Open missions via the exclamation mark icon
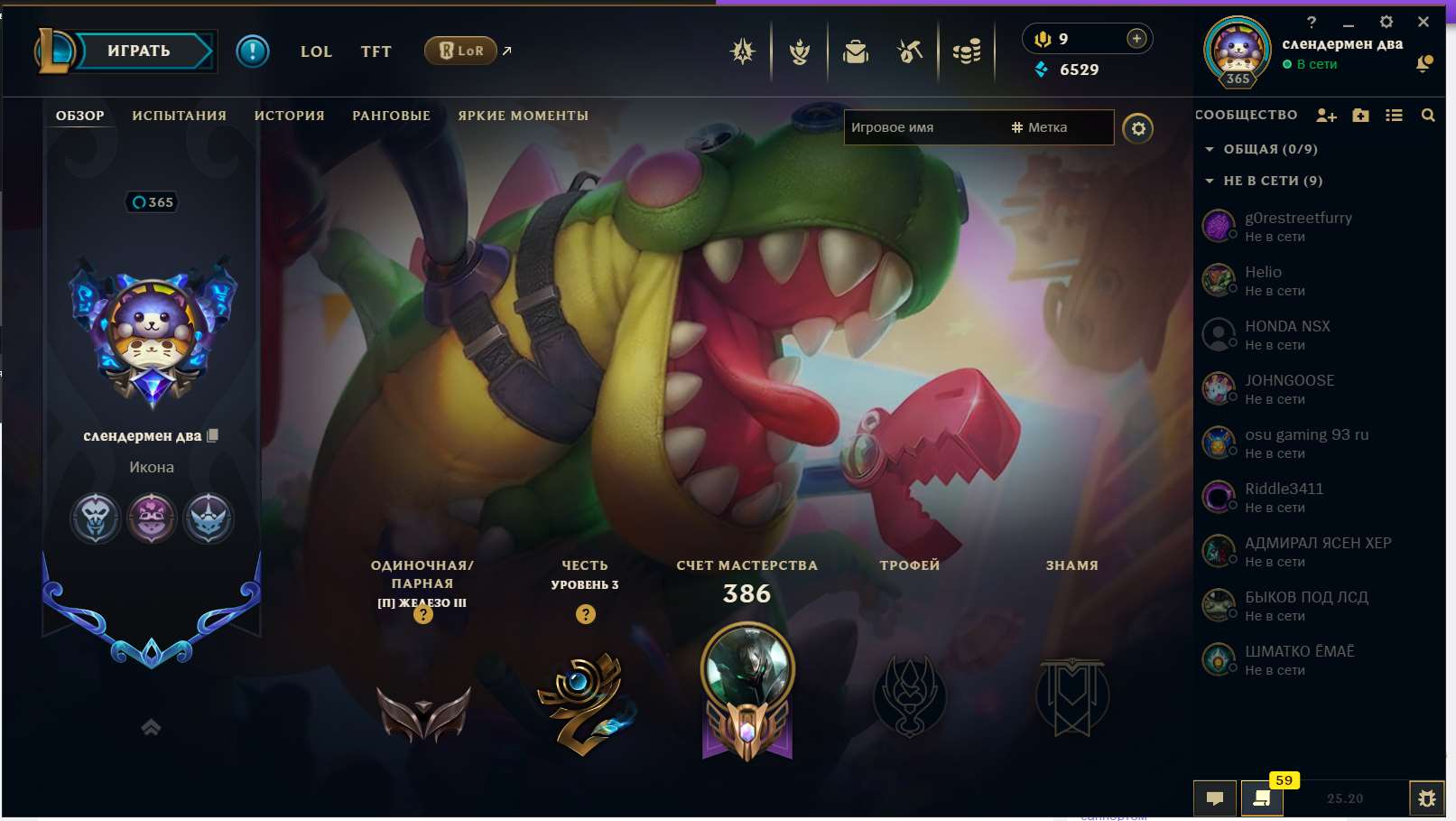The height and width of the screenshot is (821, 1456). [x=252, y=51]
